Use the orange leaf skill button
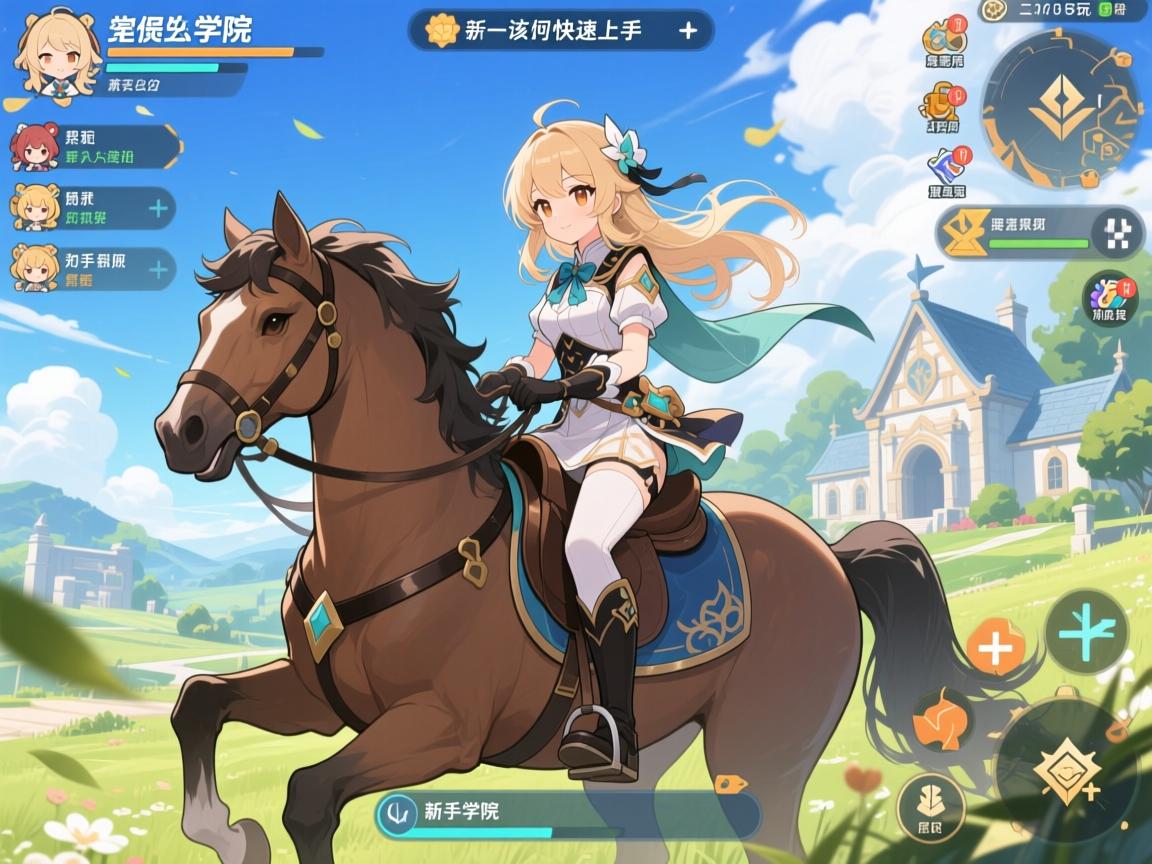This screenshot has height=864, width=1152. click(943, 719)
